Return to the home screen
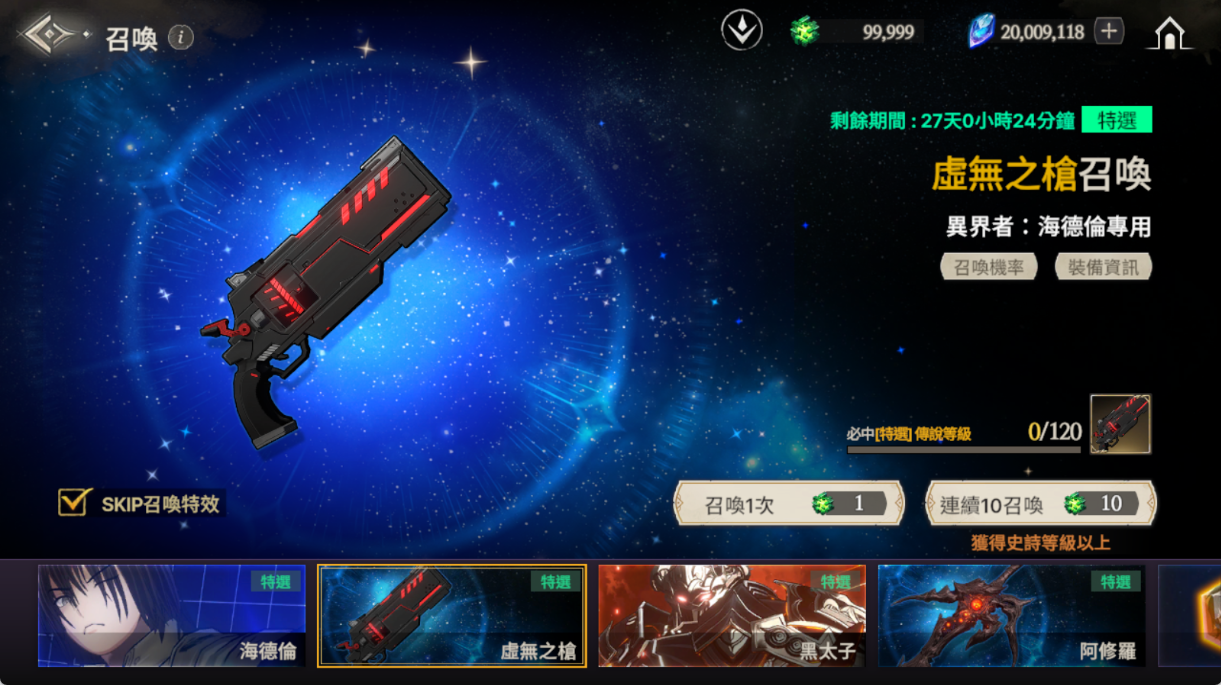Screen dimensions: 1221x685 click(x=1169, y=33)
